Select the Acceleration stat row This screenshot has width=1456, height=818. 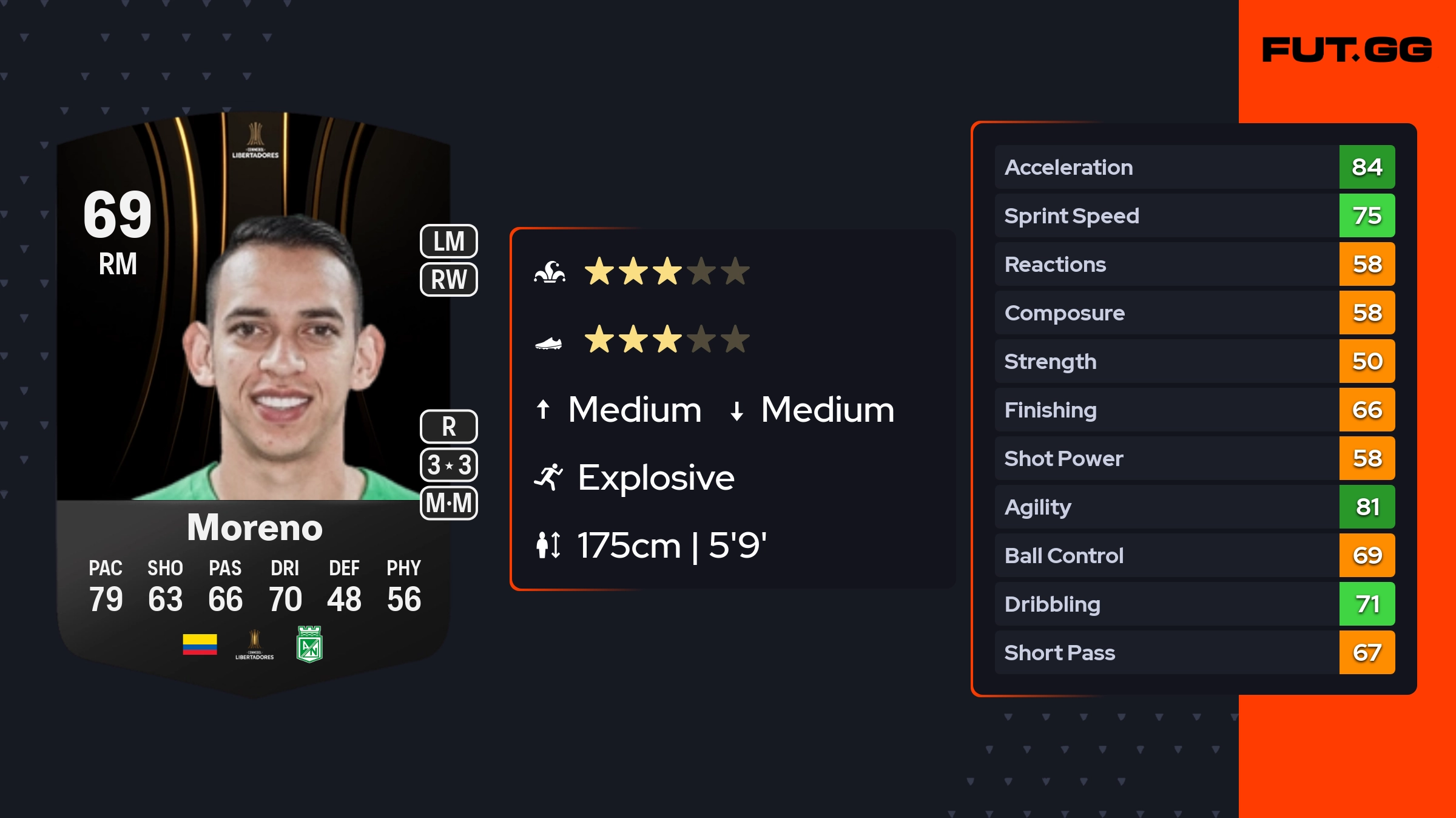pos(1194,167)
